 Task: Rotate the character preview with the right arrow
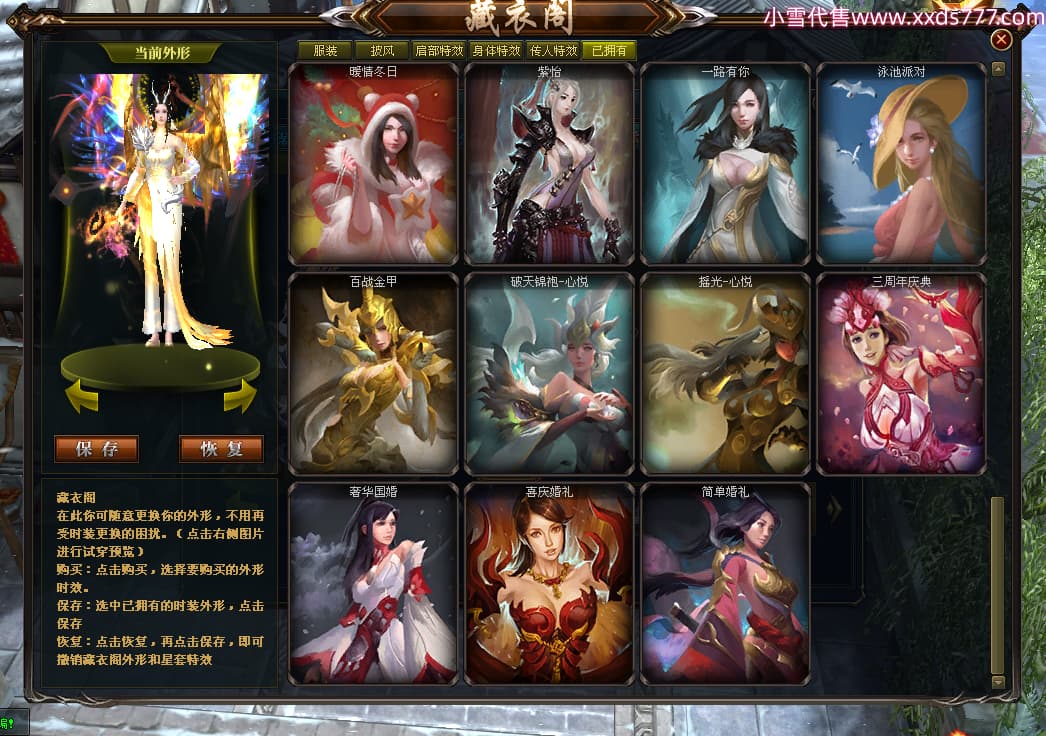240,398
